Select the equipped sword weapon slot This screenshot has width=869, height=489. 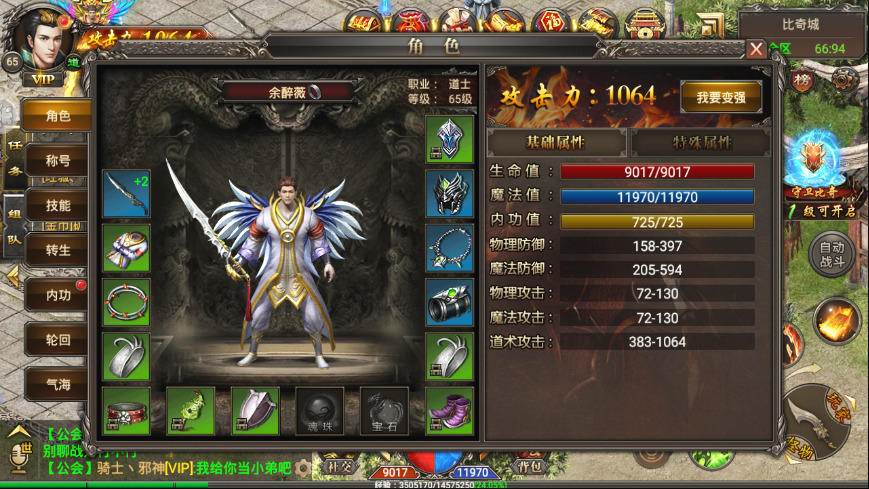coord(126,193)
